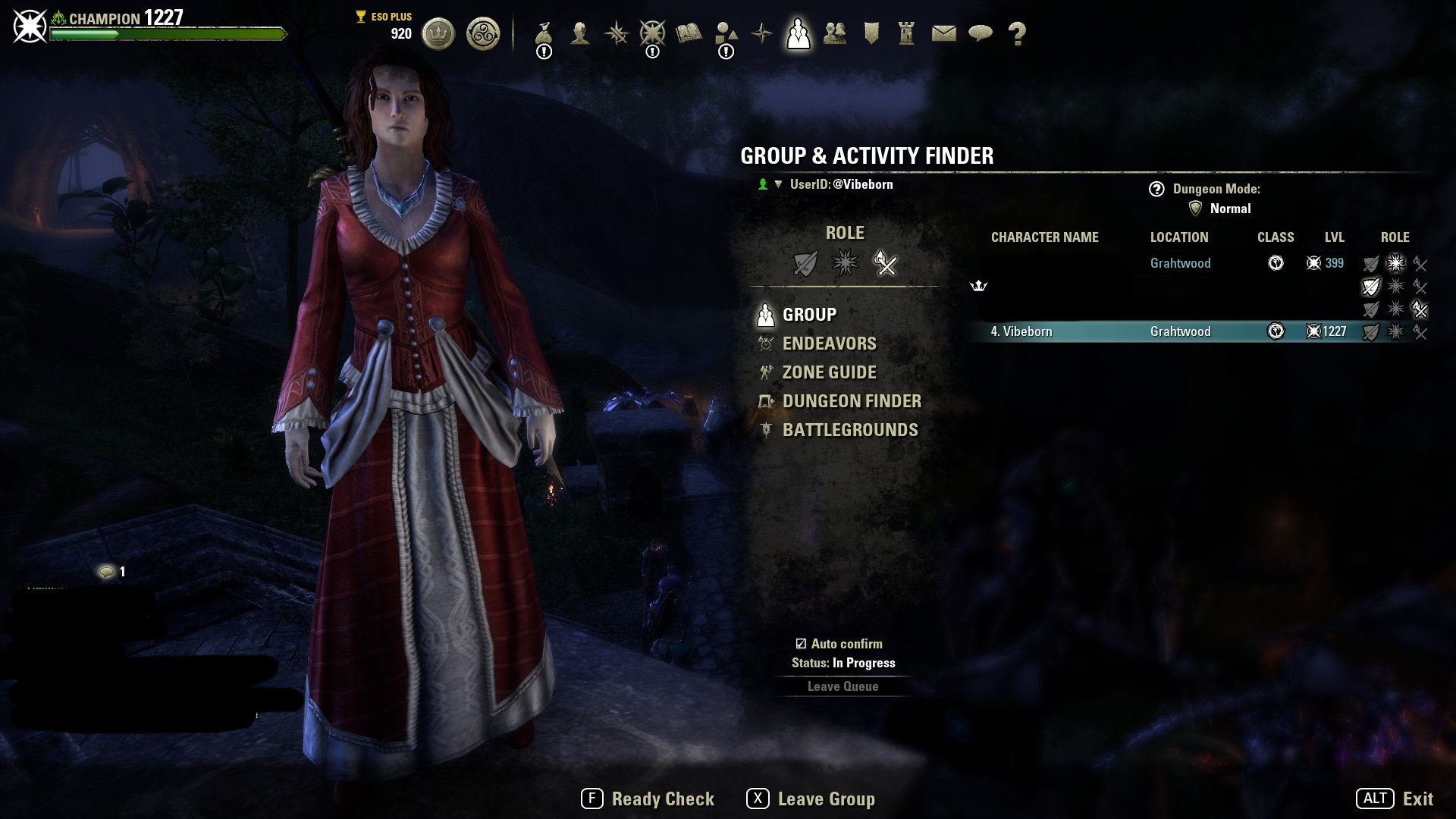
Task: Choose the healer starburst role under ROLE
Action: tap(845, 263)
